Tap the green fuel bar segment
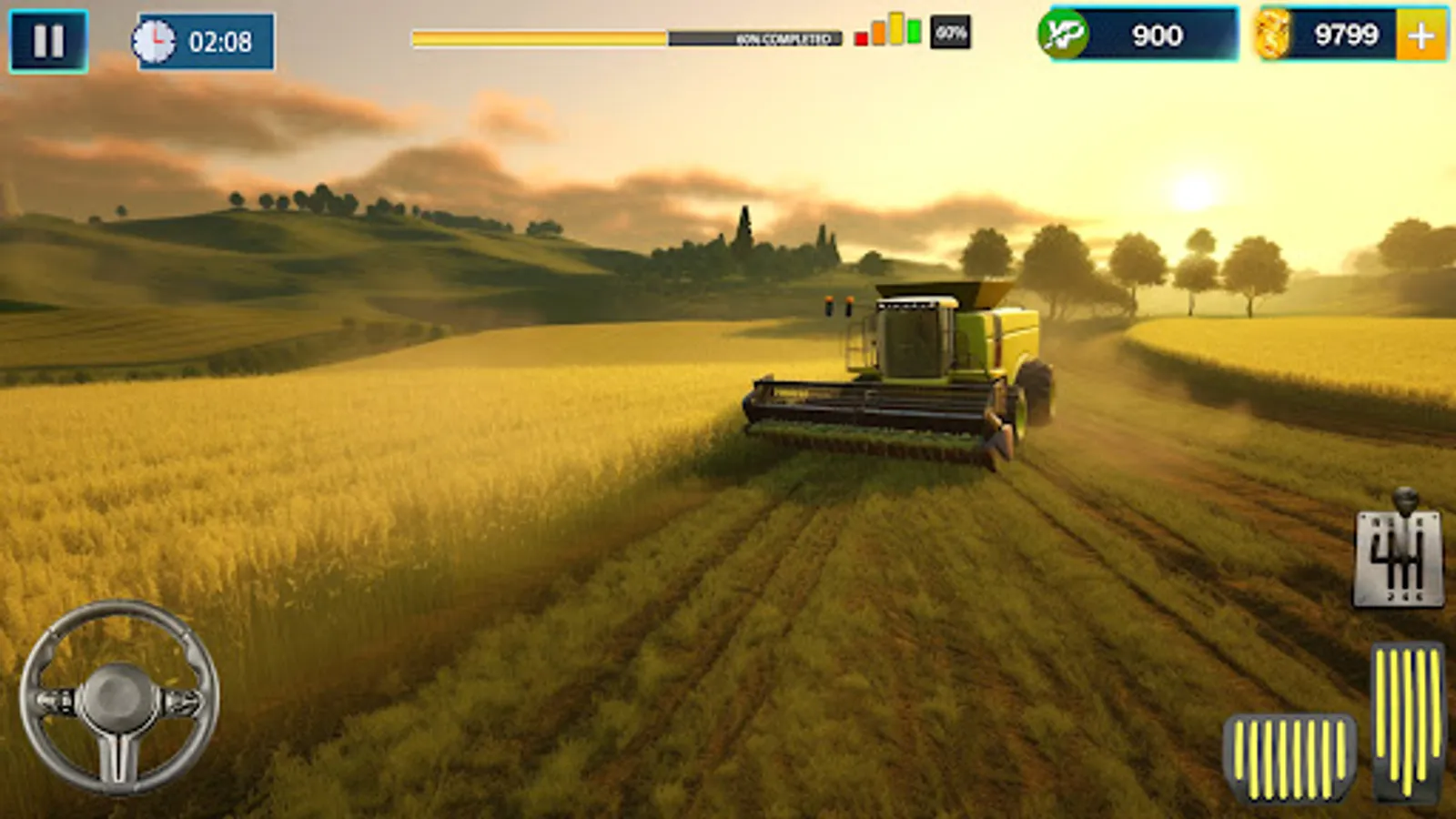The width and height of the screenshot is (1456, 819). click(x=915, y=31)
